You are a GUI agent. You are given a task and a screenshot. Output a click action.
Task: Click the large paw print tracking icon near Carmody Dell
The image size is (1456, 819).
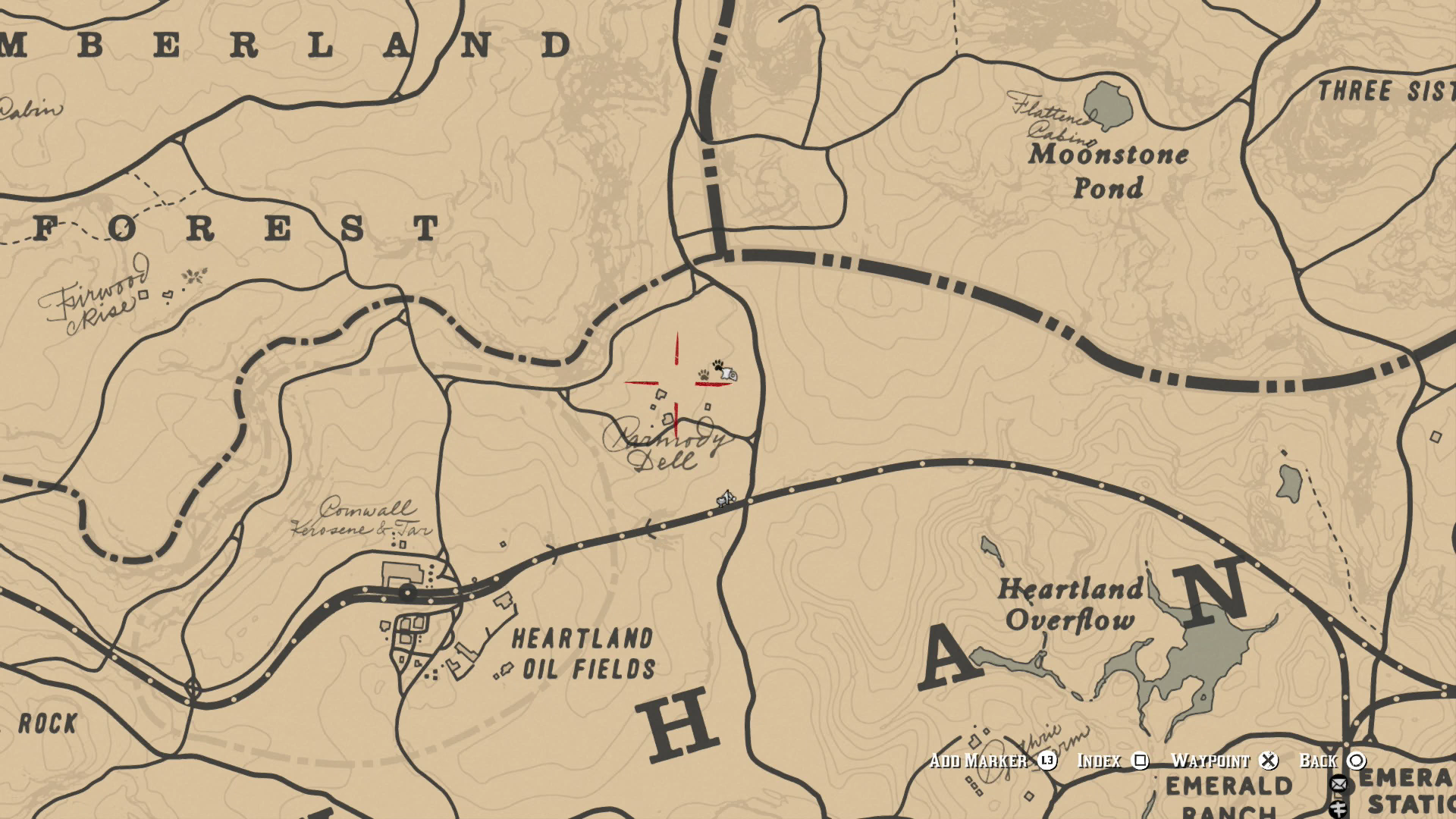click(718, 366)
